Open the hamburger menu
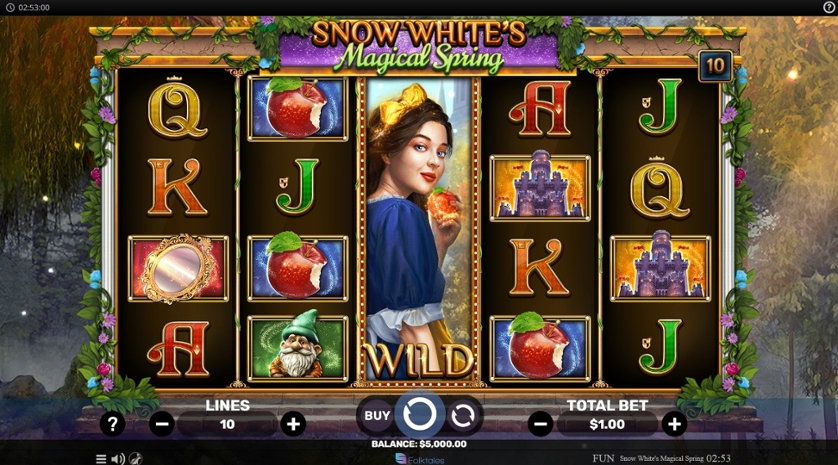838x465 pixels. pyautogui.click(x=100, y=459)
